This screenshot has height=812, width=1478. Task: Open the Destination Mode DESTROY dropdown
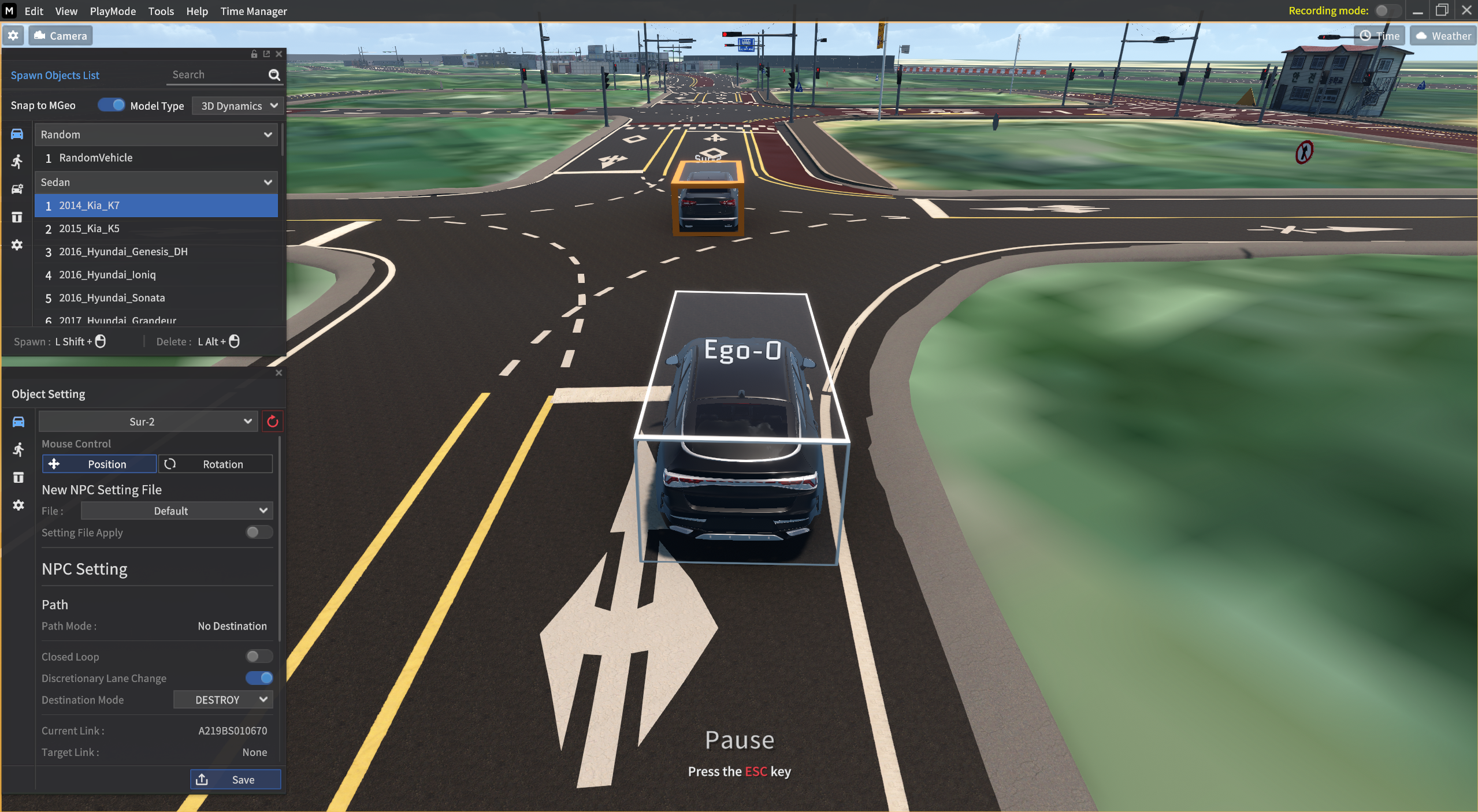(223, 699)
